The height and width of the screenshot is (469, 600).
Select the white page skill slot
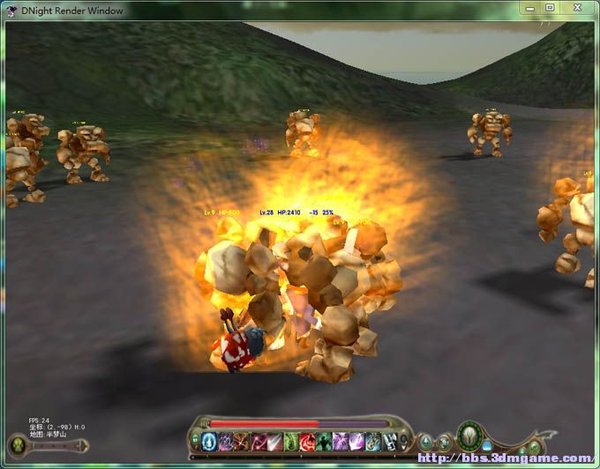389,441
